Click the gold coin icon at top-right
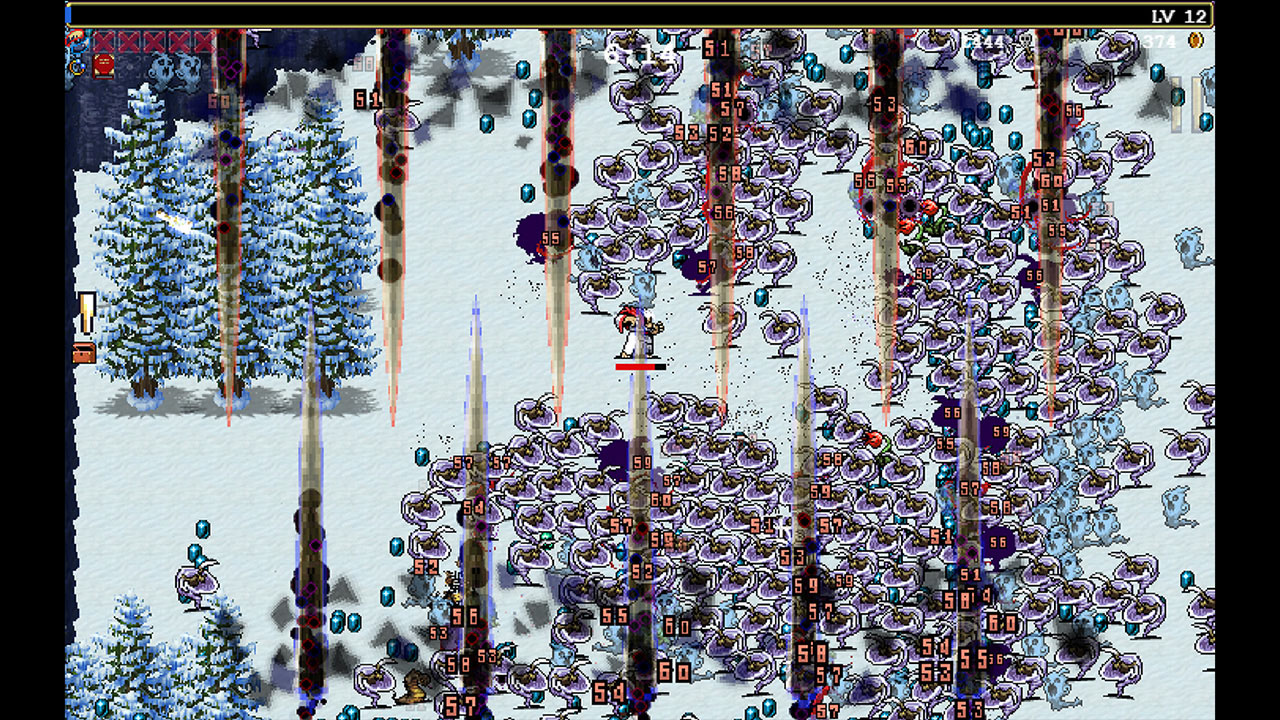1280x720 pixels. pos(1192,41)
